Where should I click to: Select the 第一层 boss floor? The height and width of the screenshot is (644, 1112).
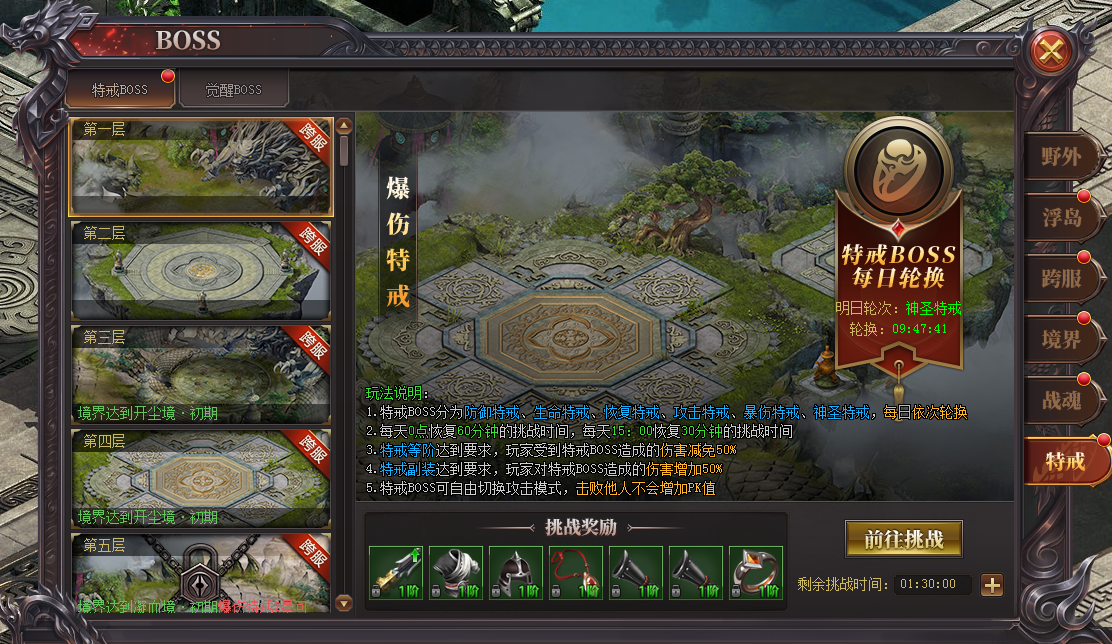(x=200, y=166)
